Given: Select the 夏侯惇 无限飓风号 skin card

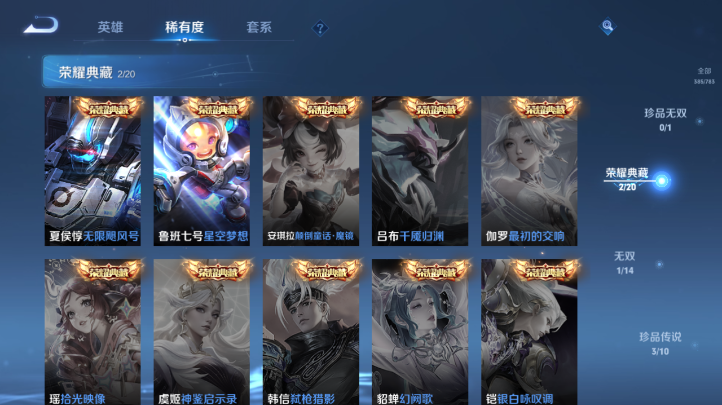Looking at the screenshot, I should (93, 171).
